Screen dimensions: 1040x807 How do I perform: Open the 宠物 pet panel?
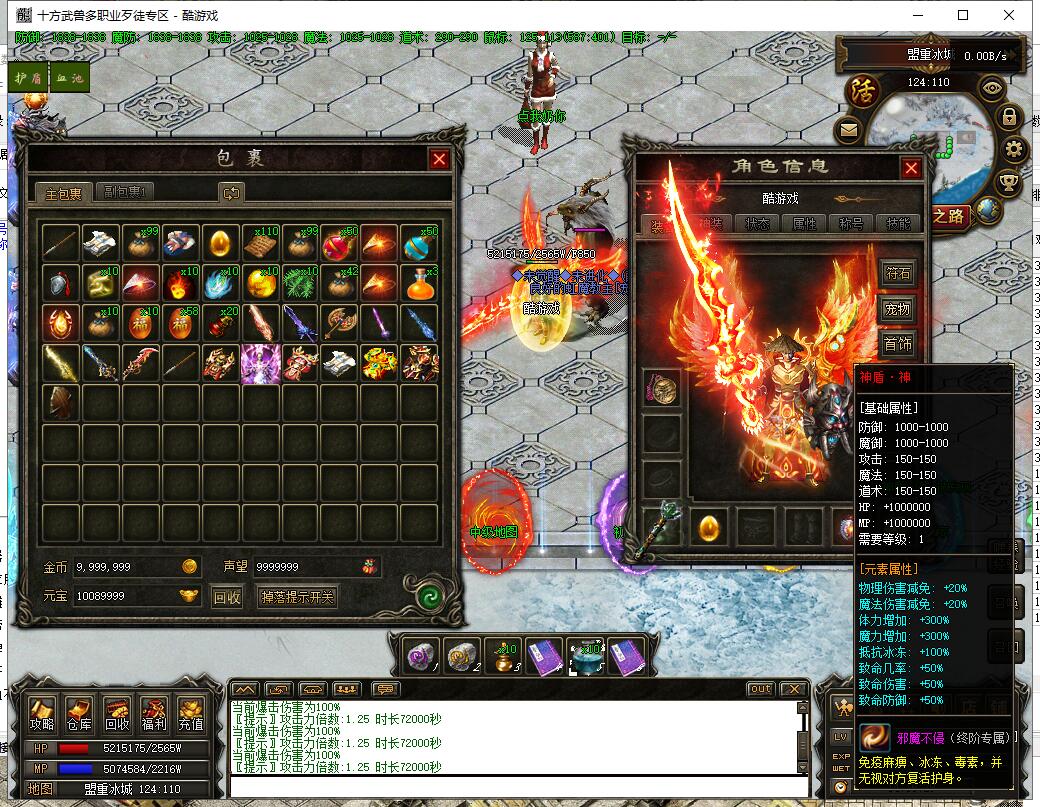coord(898,310)
